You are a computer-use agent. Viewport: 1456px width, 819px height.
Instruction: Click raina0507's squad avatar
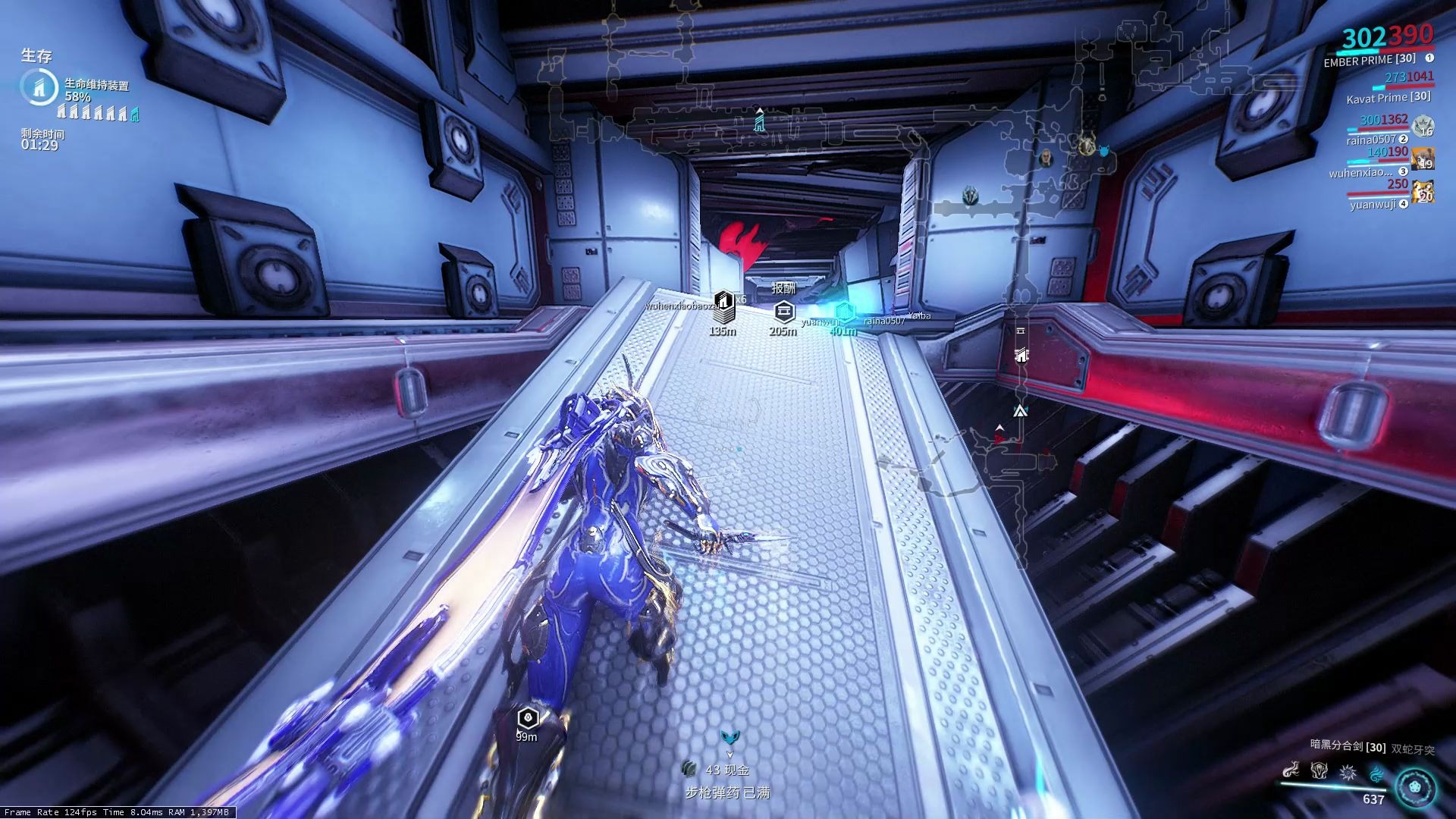1423,127
